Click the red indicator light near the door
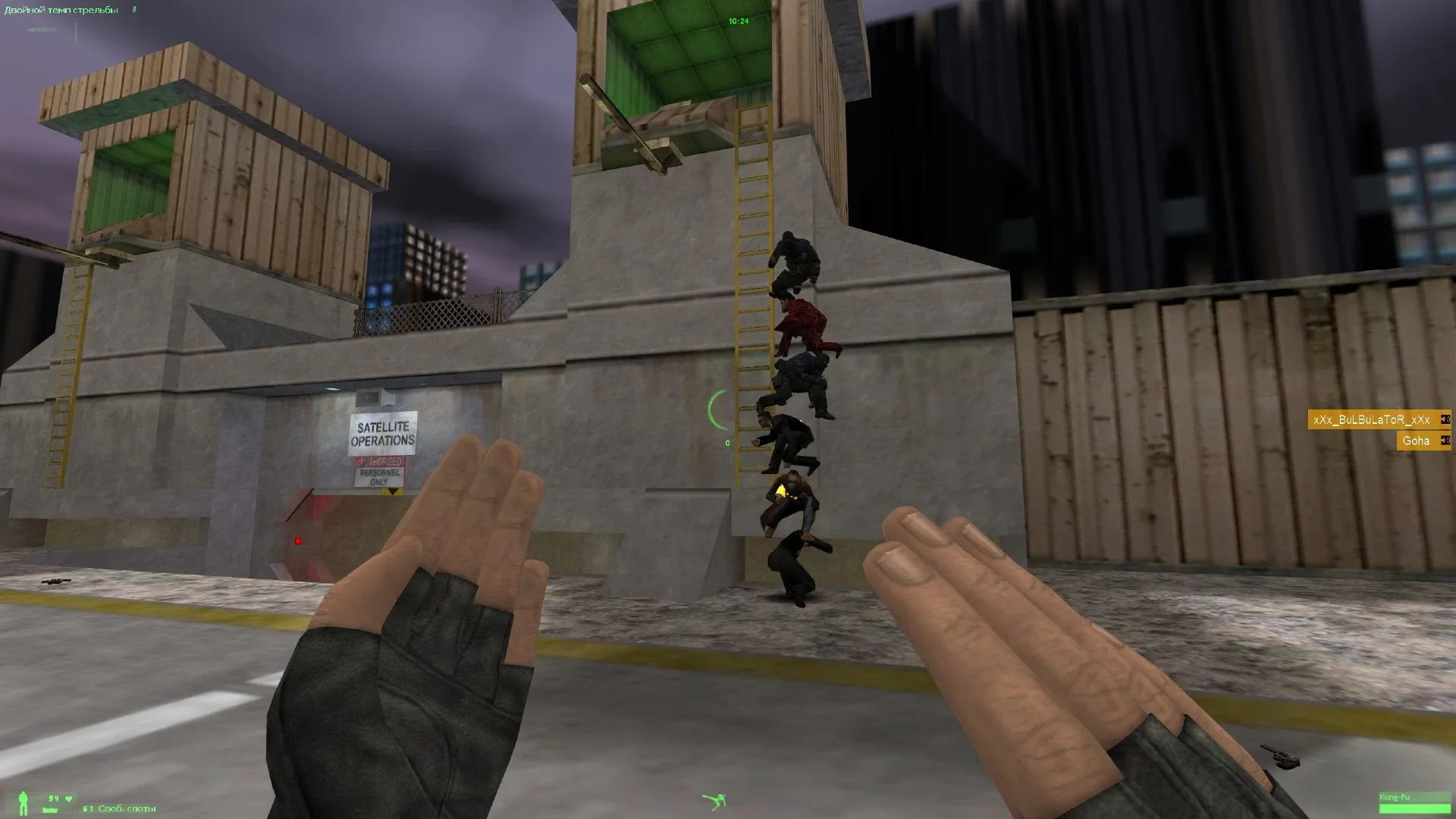Screen dimensions: 1456x819 point(298,539)
